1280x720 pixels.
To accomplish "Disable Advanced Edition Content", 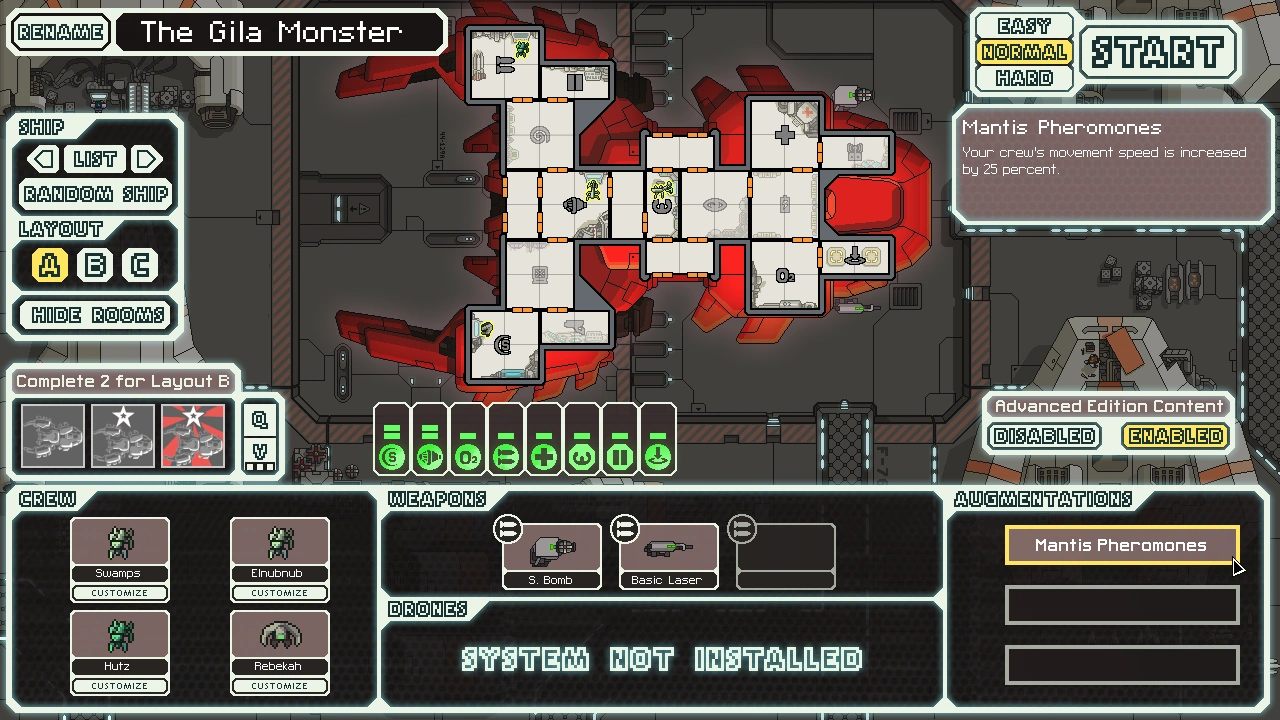I will 1043,436.
